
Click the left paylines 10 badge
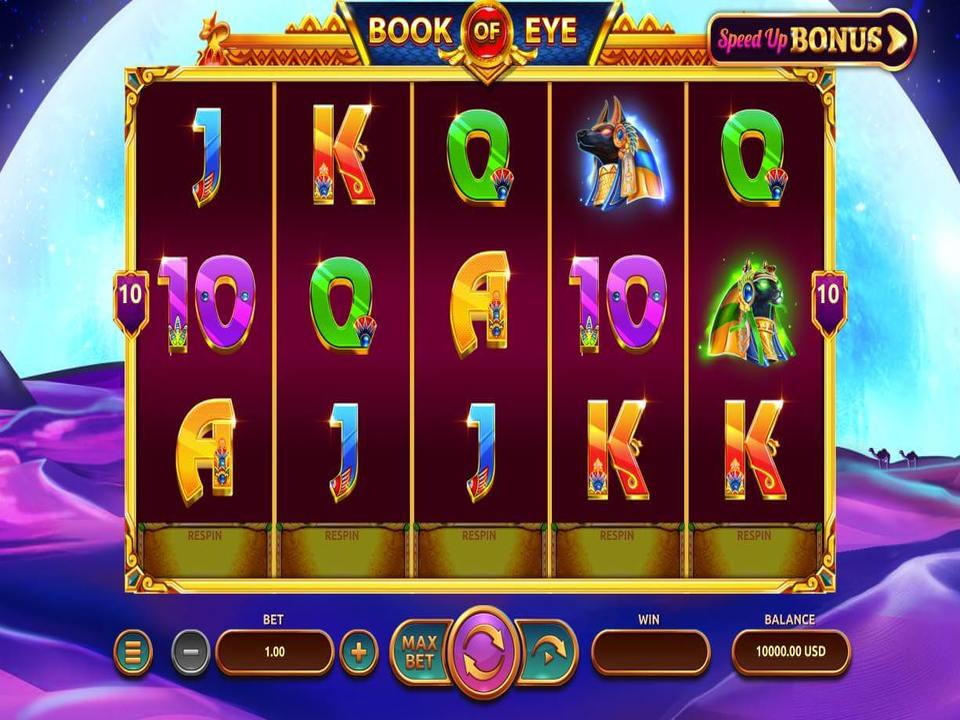(x=131, y=297)
